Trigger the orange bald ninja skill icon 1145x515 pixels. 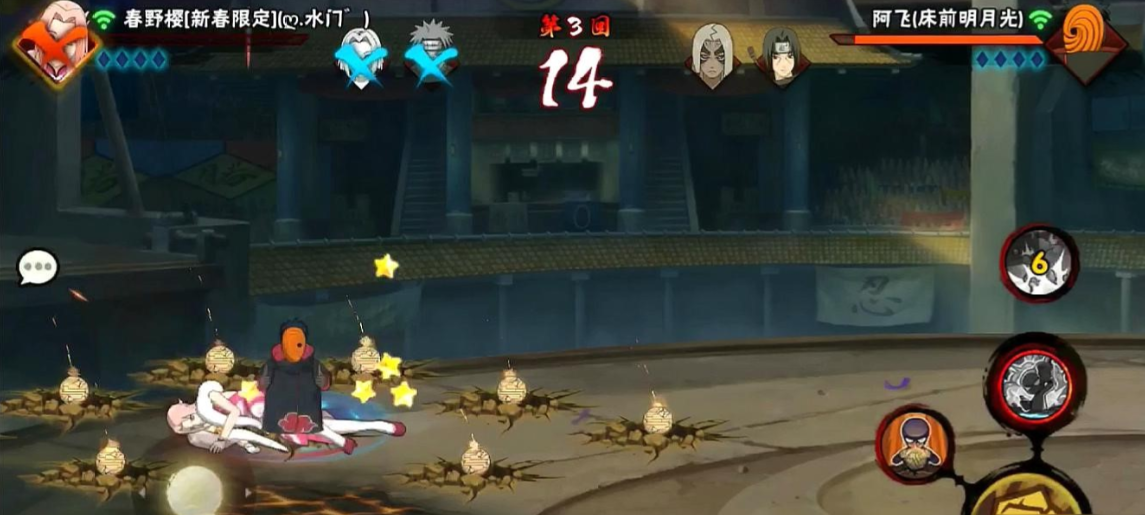click(x=912, y=443)
